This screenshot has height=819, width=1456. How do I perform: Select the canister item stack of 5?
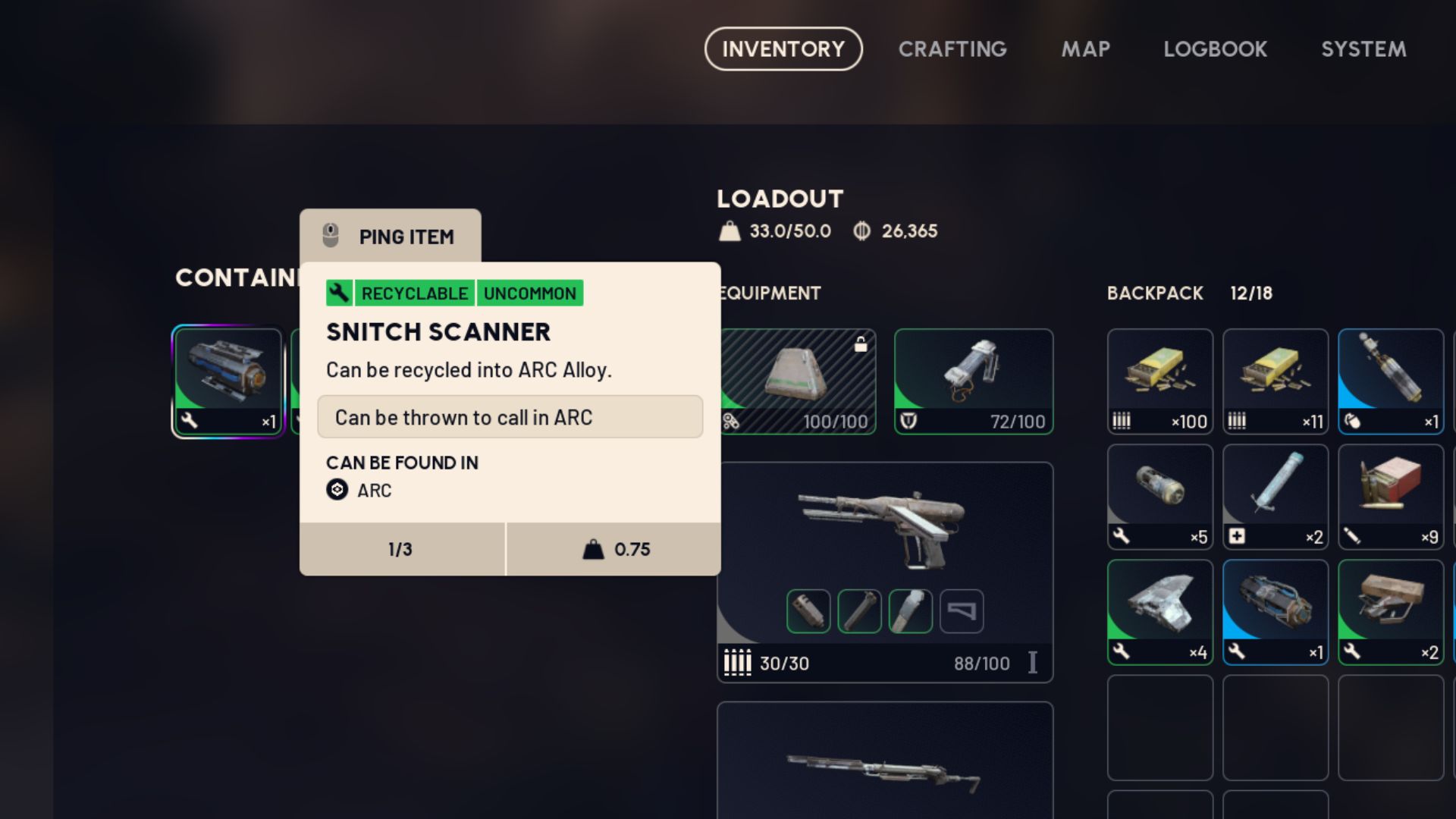coord(1159,497)
